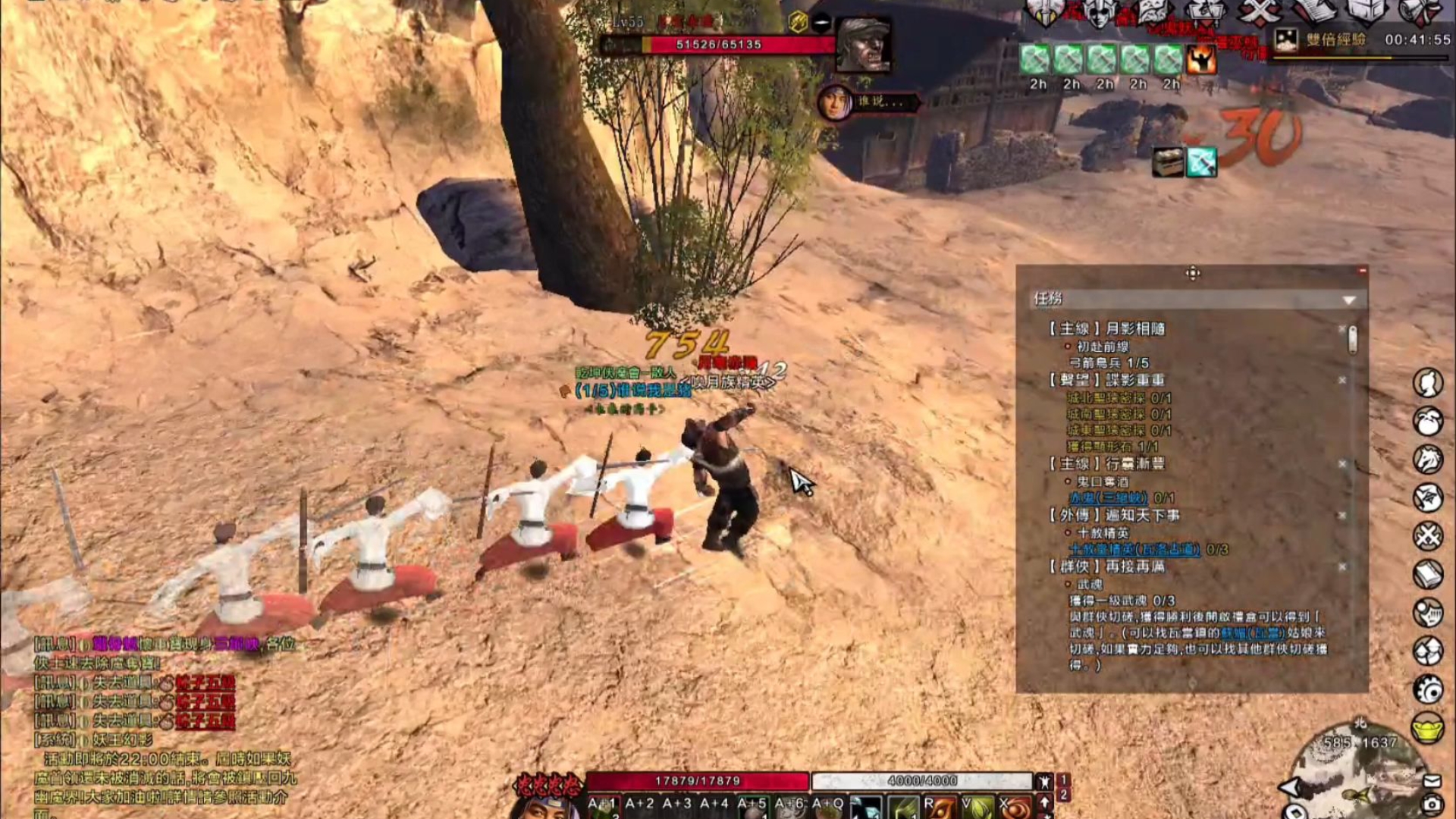Select the 遍知天下事 side quest entry
The height and width of the screenshot is (819, 1456).
1142,516
